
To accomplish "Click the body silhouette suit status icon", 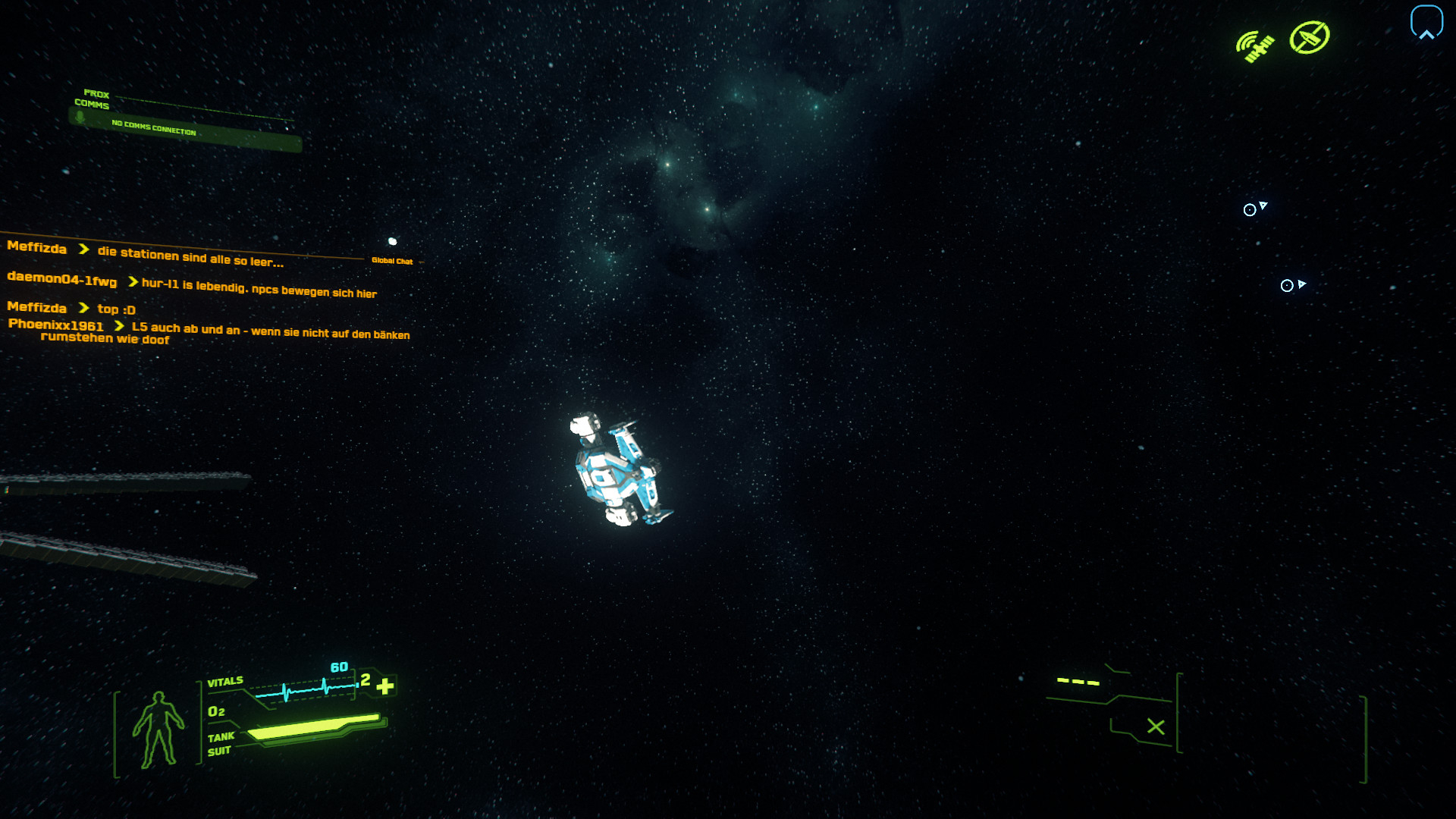I will [158, 730].
